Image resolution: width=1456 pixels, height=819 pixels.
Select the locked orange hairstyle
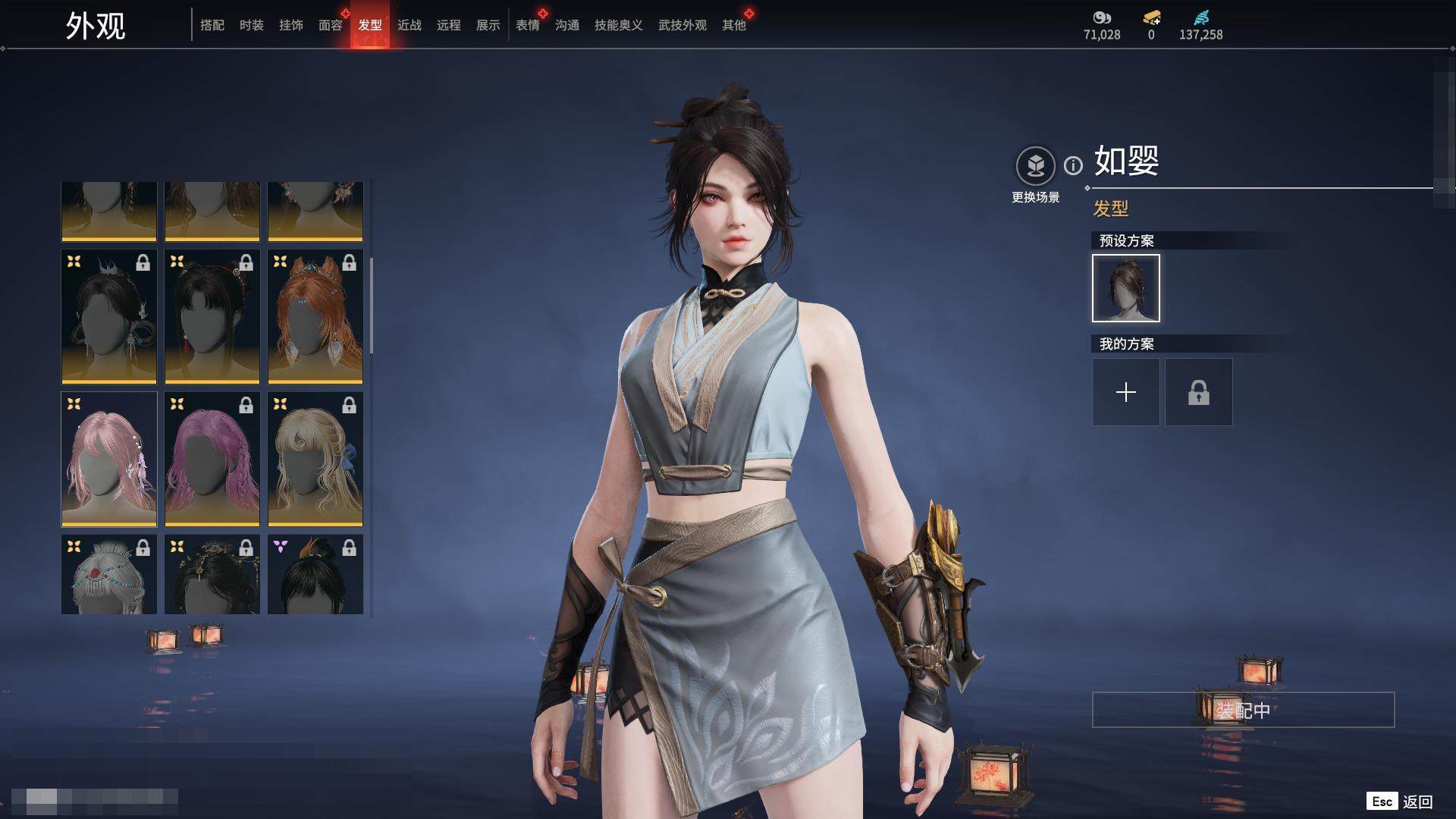coord(315,316)
